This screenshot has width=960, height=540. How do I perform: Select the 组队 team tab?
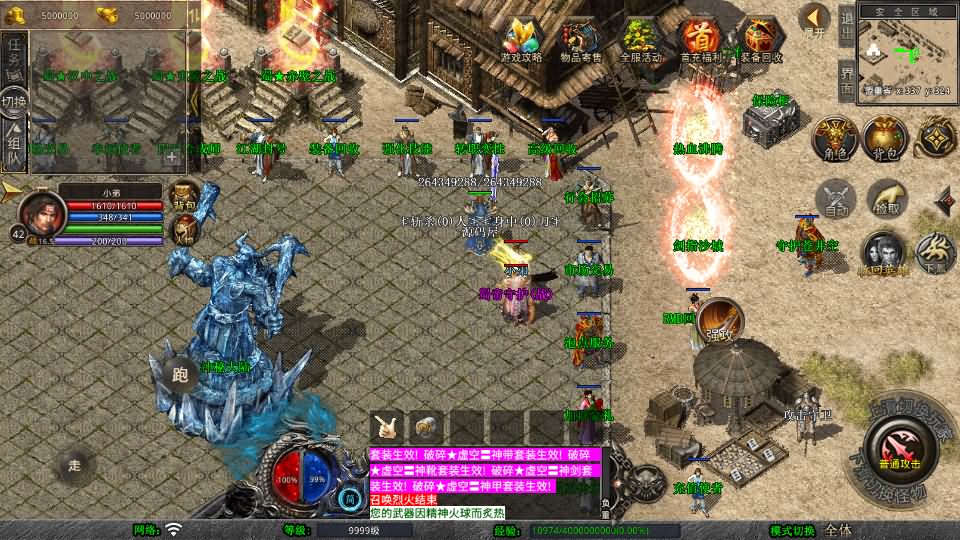click(x=14, y=142)
